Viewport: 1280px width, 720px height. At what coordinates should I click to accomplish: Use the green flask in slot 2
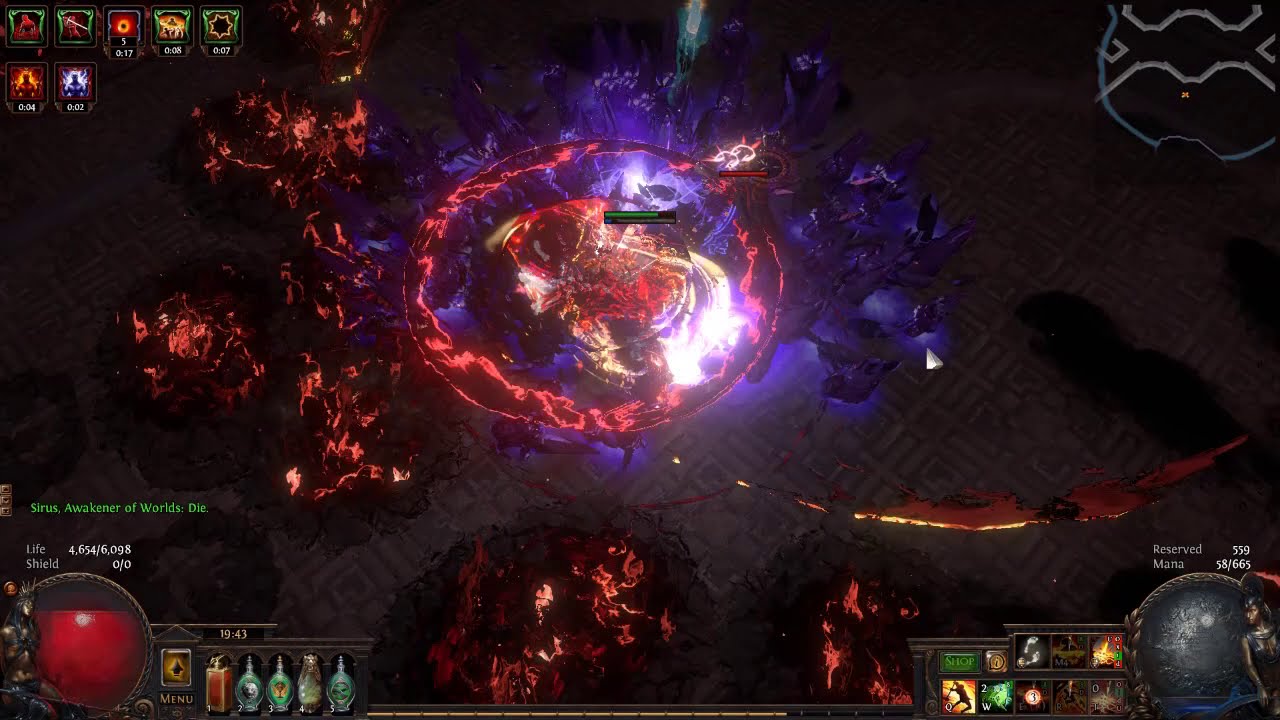249,685
